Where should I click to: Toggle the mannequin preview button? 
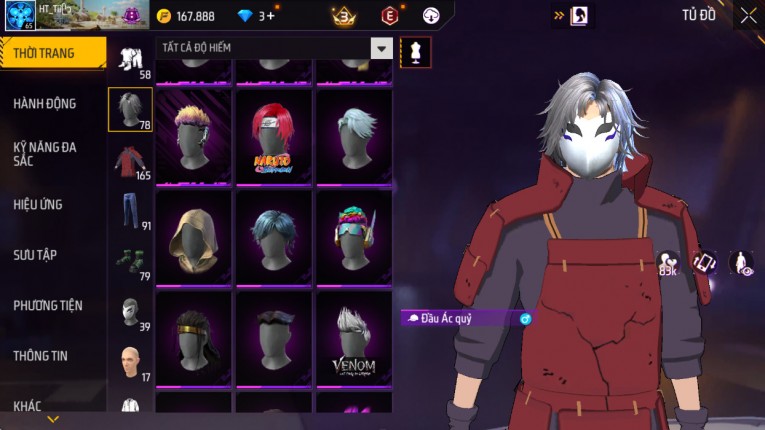point(415,51)
